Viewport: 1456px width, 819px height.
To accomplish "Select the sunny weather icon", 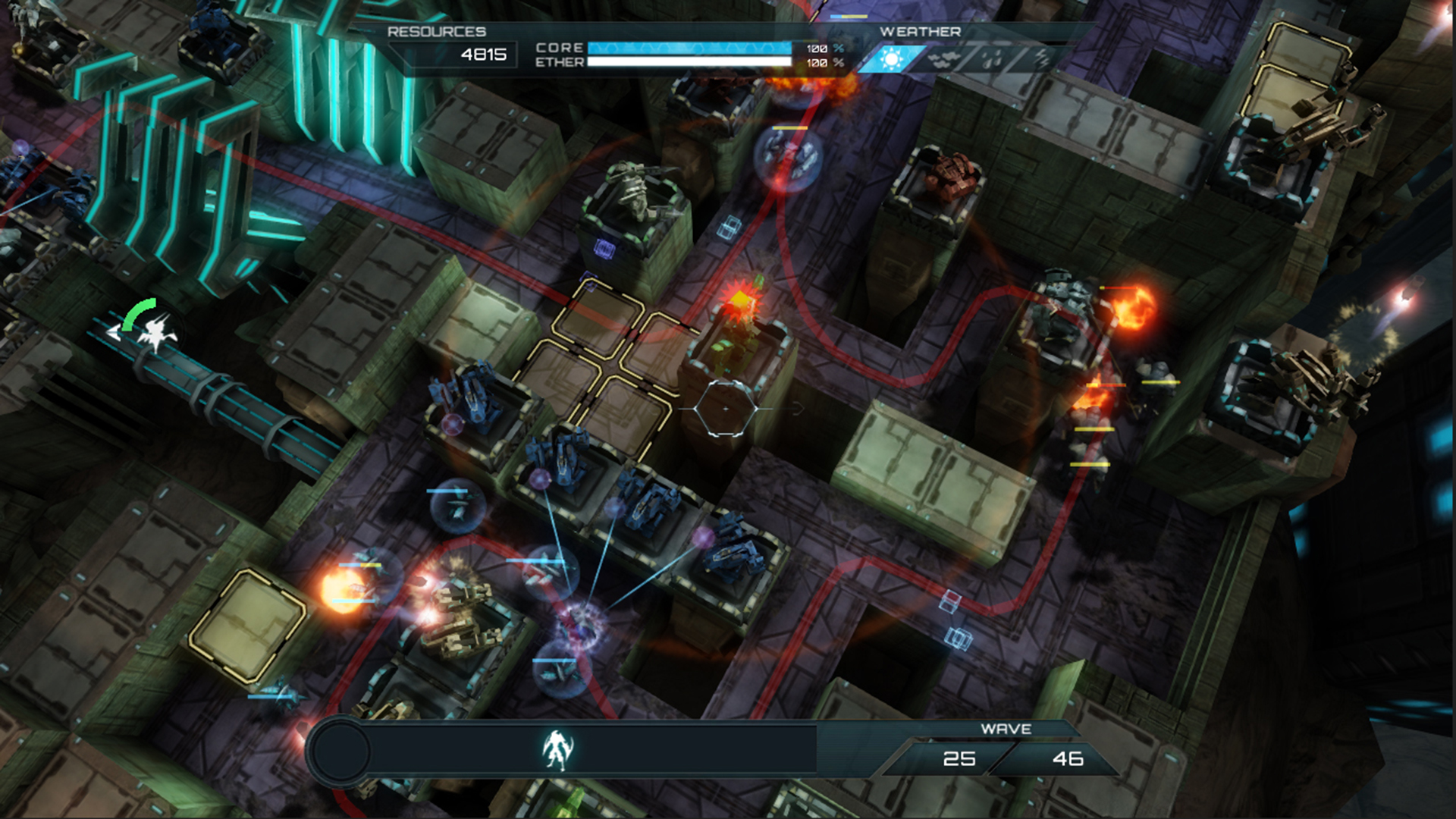I will [890, 58].
